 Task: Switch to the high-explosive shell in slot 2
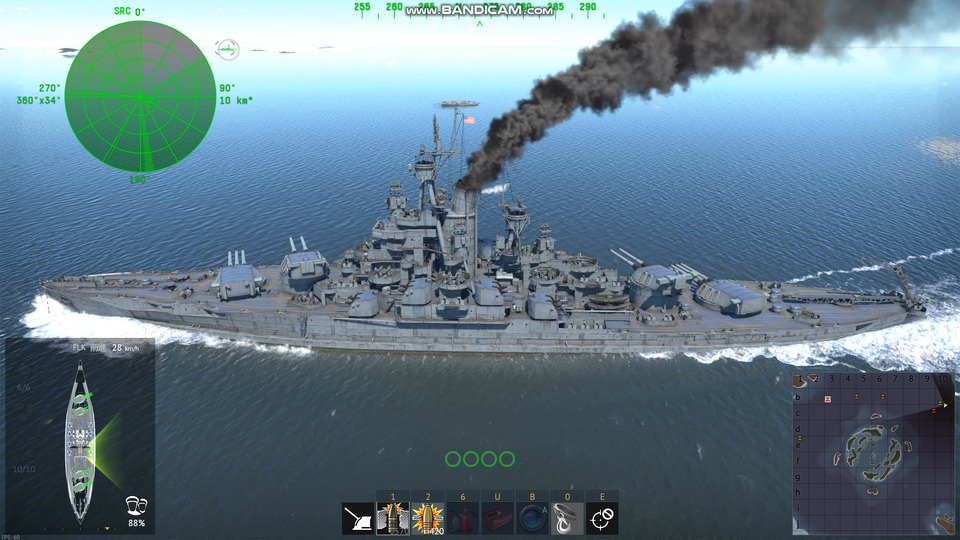(x=428, y=518)
